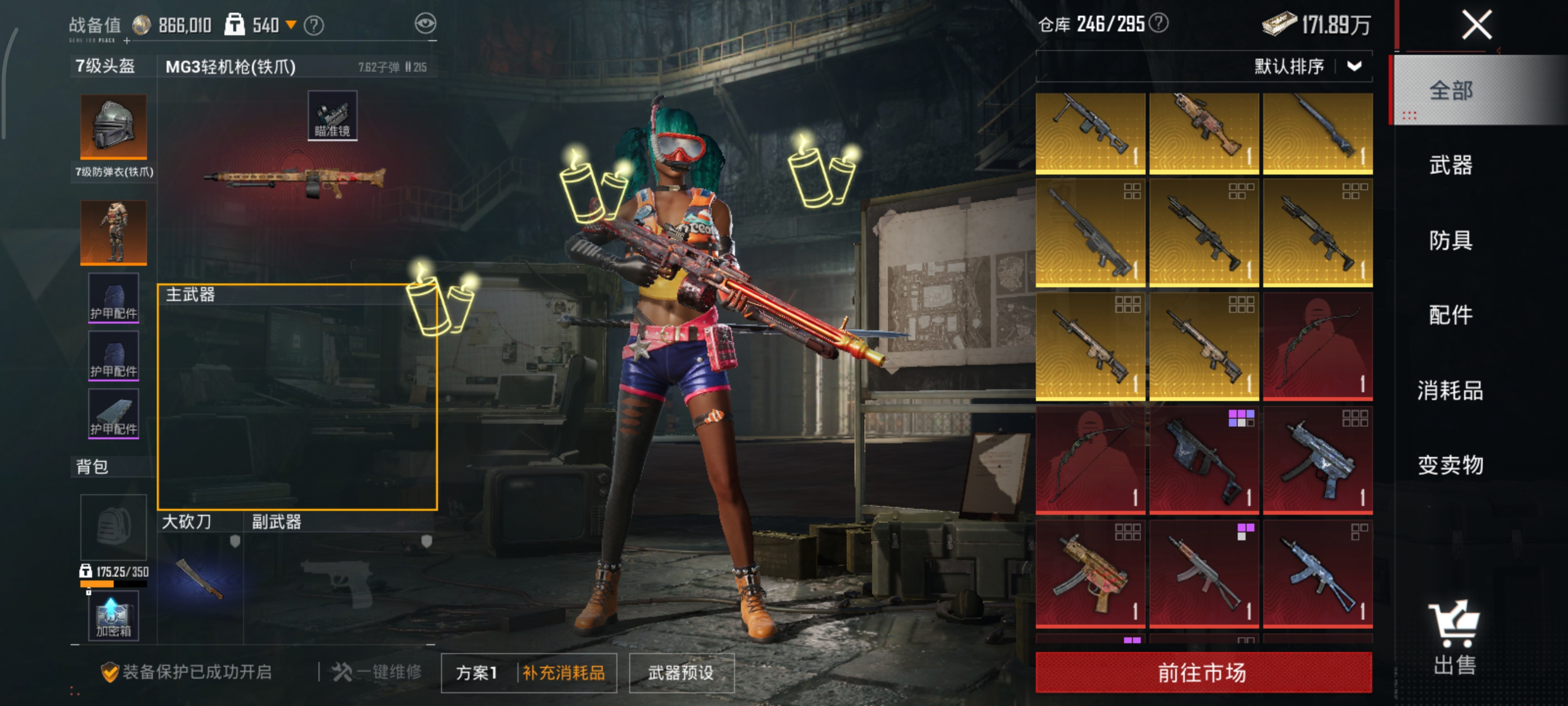
Task: Show the 消耗品 consumables category
Action: coord(1450,390)
